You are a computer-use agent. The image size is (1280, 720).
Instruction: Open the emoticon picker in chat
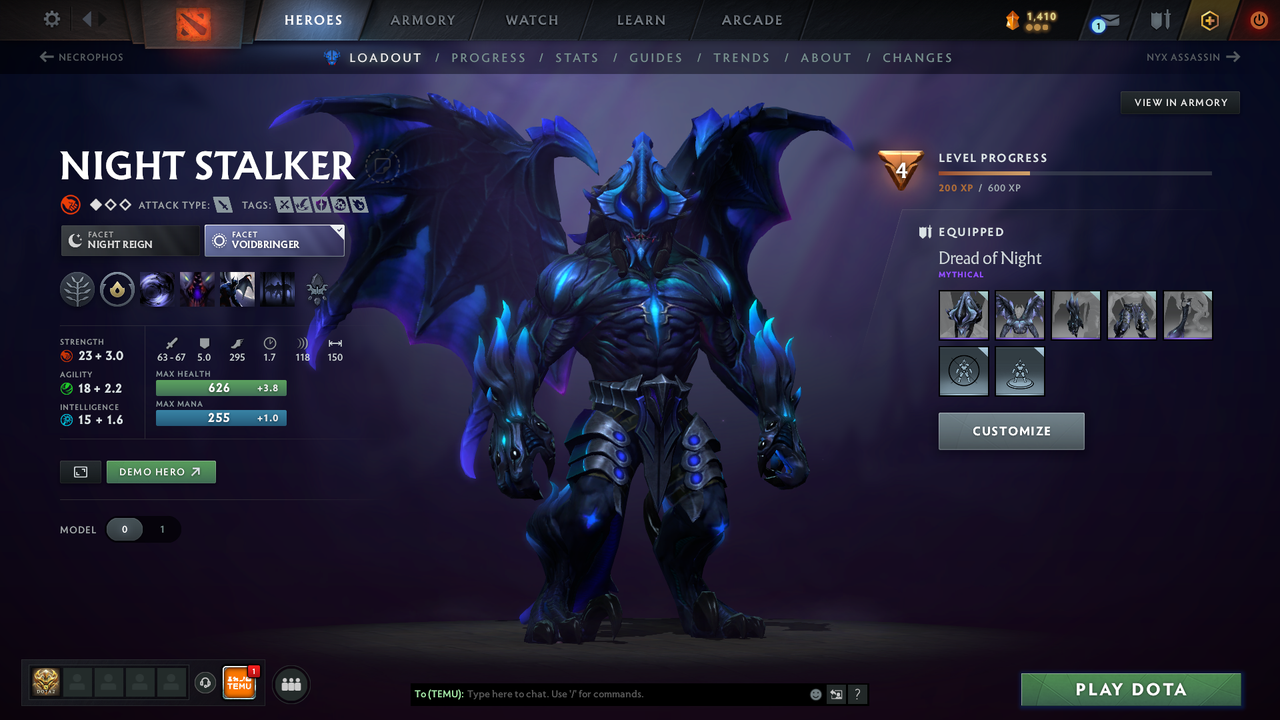[815, 693]
